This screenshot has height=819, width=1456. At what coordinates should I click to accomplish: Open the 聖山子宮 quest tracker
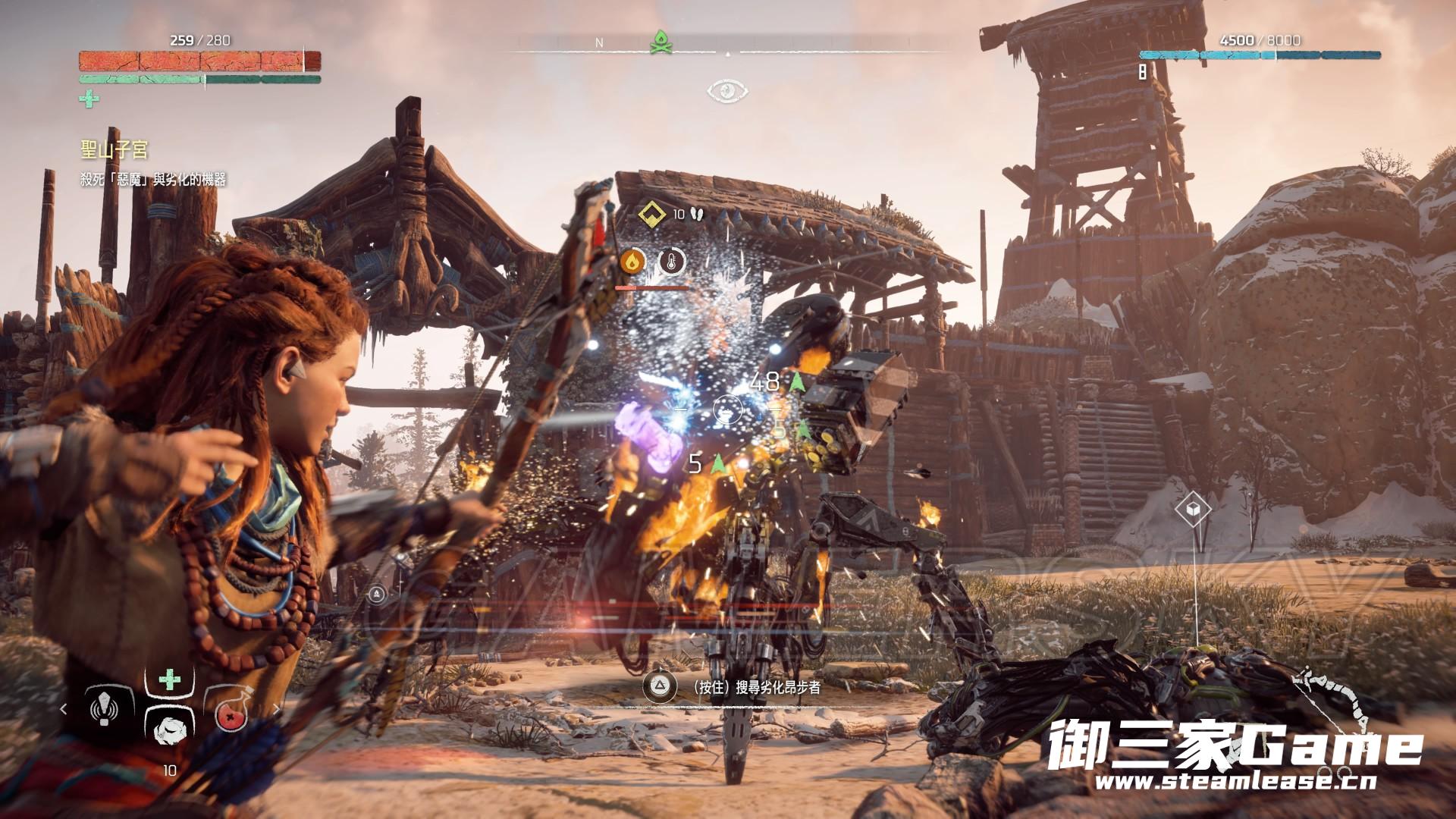point(115,149)
